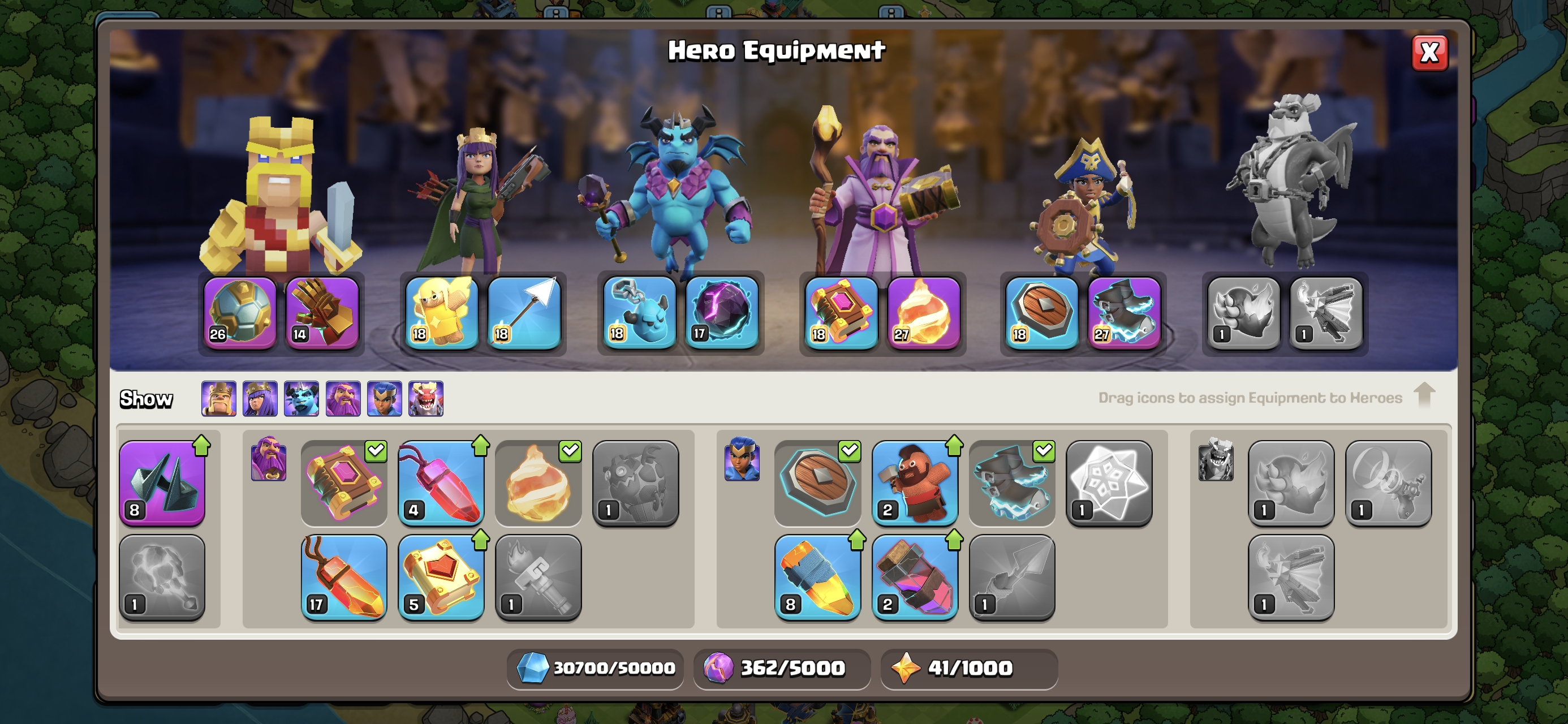The image size is (1568, 724).
Task: Filter equipment by Barbarian King
Action: coord(218,399)
